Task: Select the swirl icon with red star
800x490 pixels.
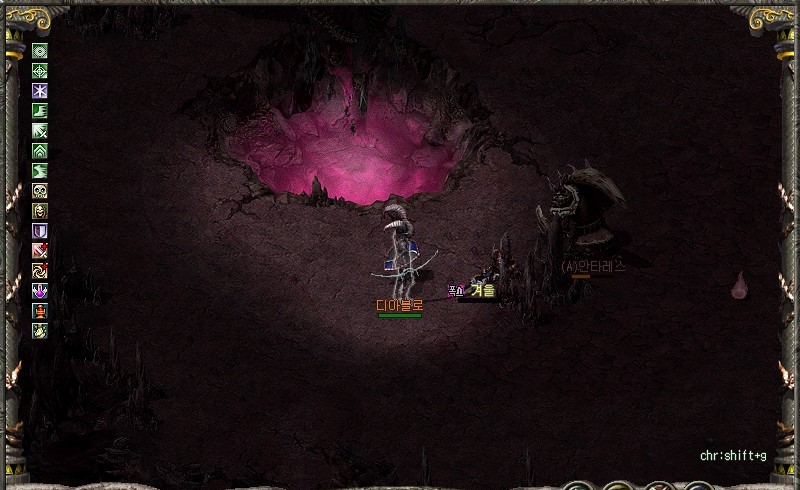Action: click(40, 271)
